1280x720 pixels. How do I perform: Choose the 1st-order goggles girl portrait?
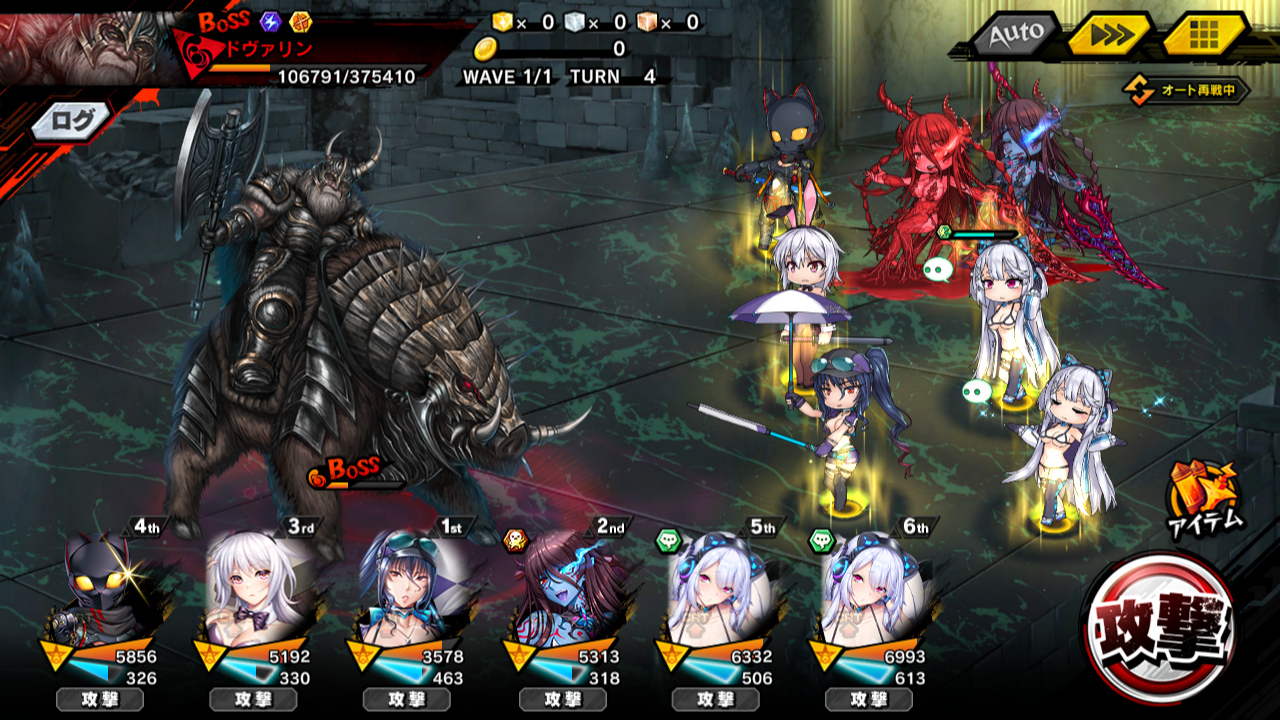(412, 590)
